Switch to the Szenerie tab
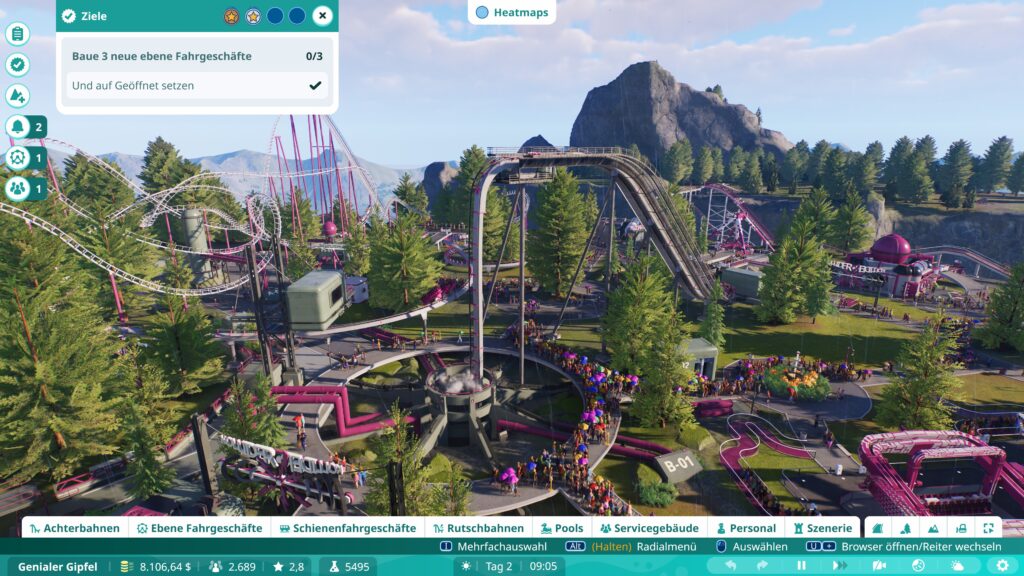 pyautogui.click(x=824, y=528)
